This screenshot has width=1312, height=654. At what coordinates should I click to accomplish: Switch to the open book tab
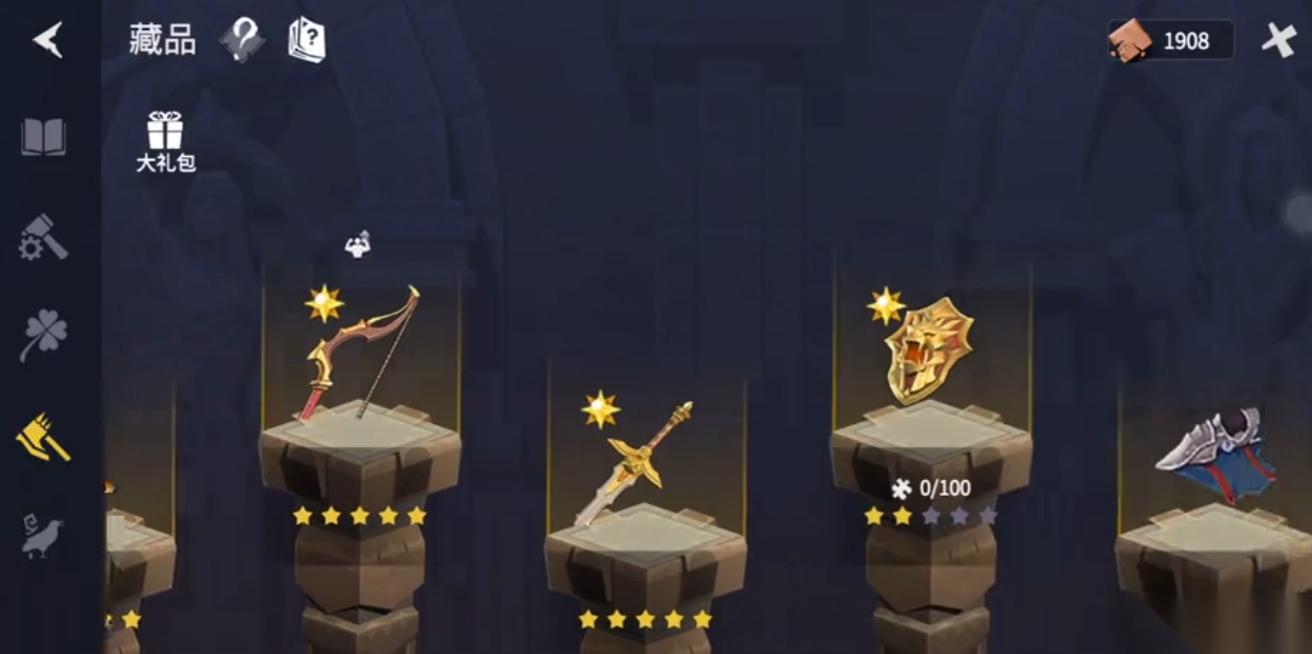44,137
